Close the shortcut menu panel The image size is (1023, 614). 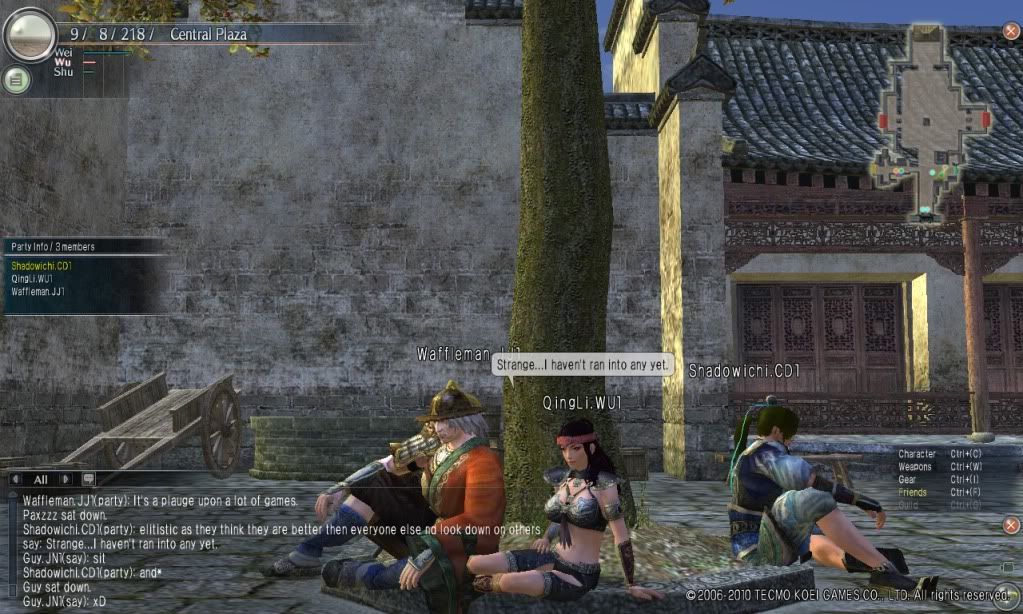[x=1011, y=525]
